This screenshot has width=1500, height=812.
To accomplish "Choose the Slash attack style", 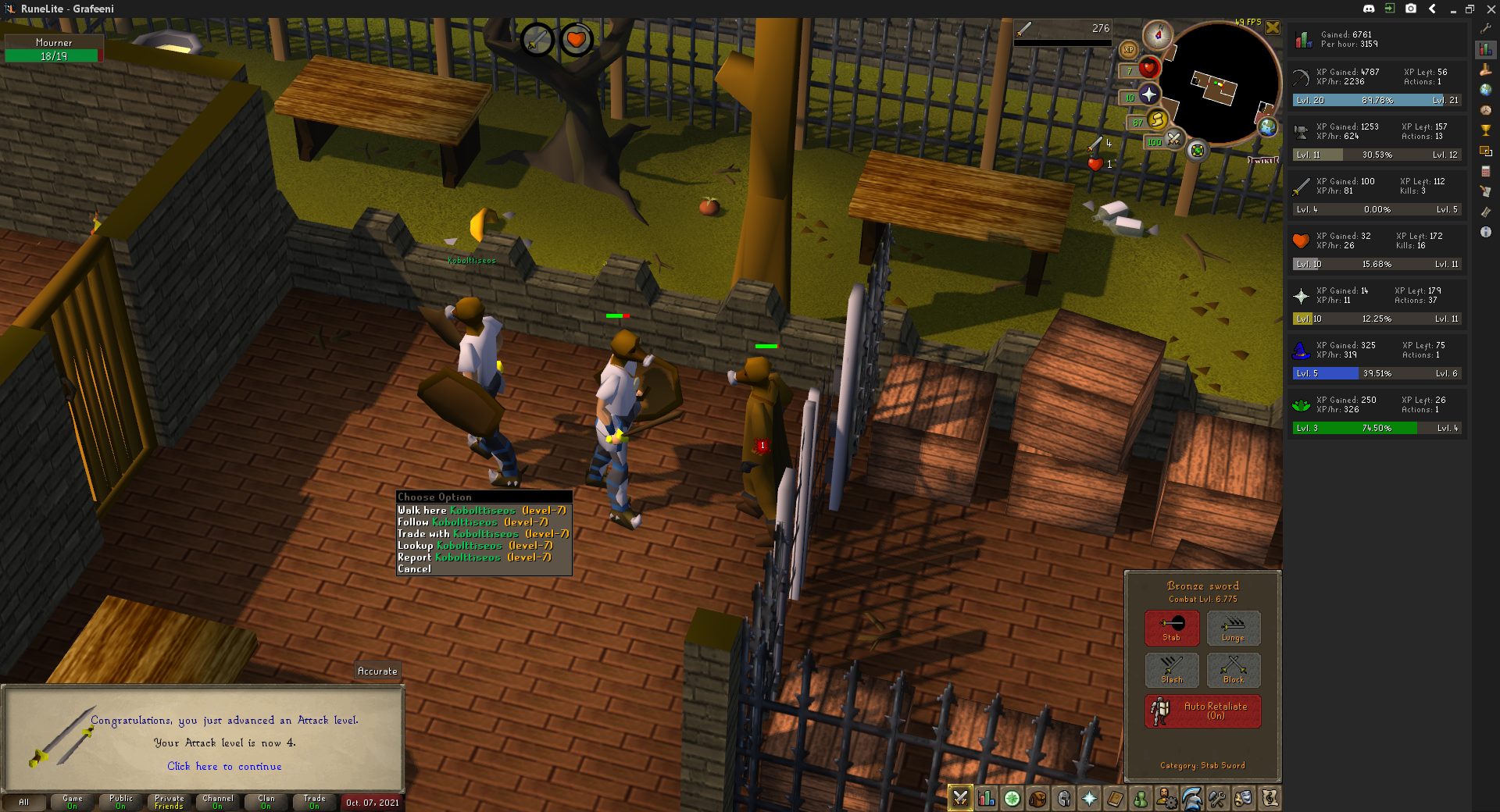I will tap(1171, 670).
